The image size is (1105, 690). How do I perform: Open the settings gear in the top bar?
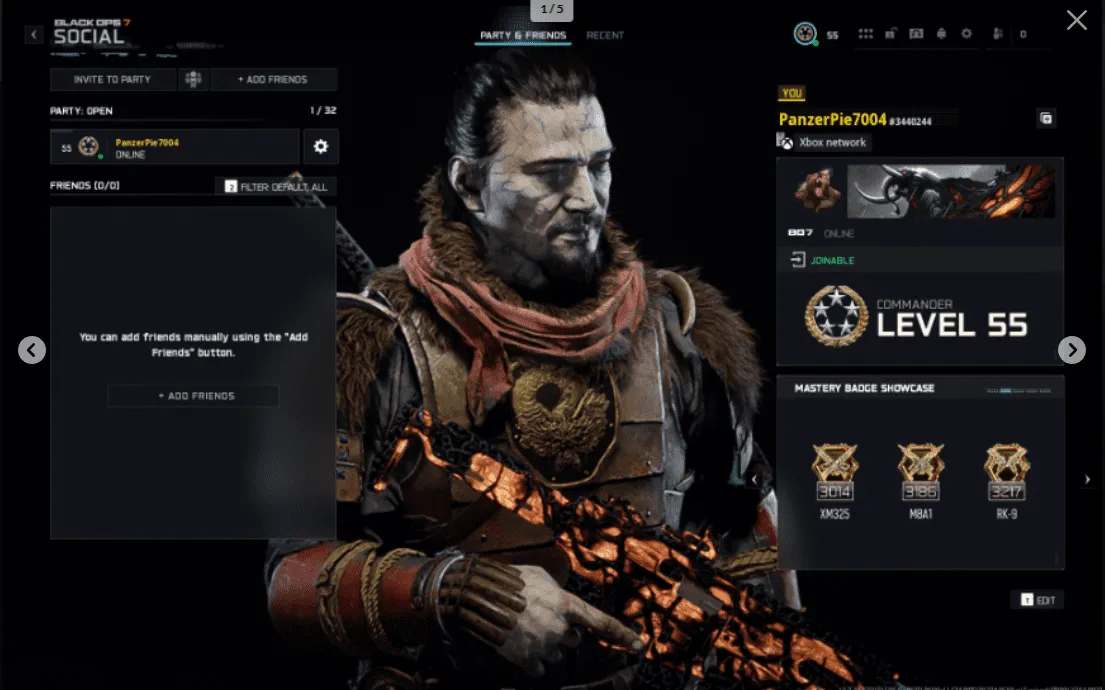point(966,34)
